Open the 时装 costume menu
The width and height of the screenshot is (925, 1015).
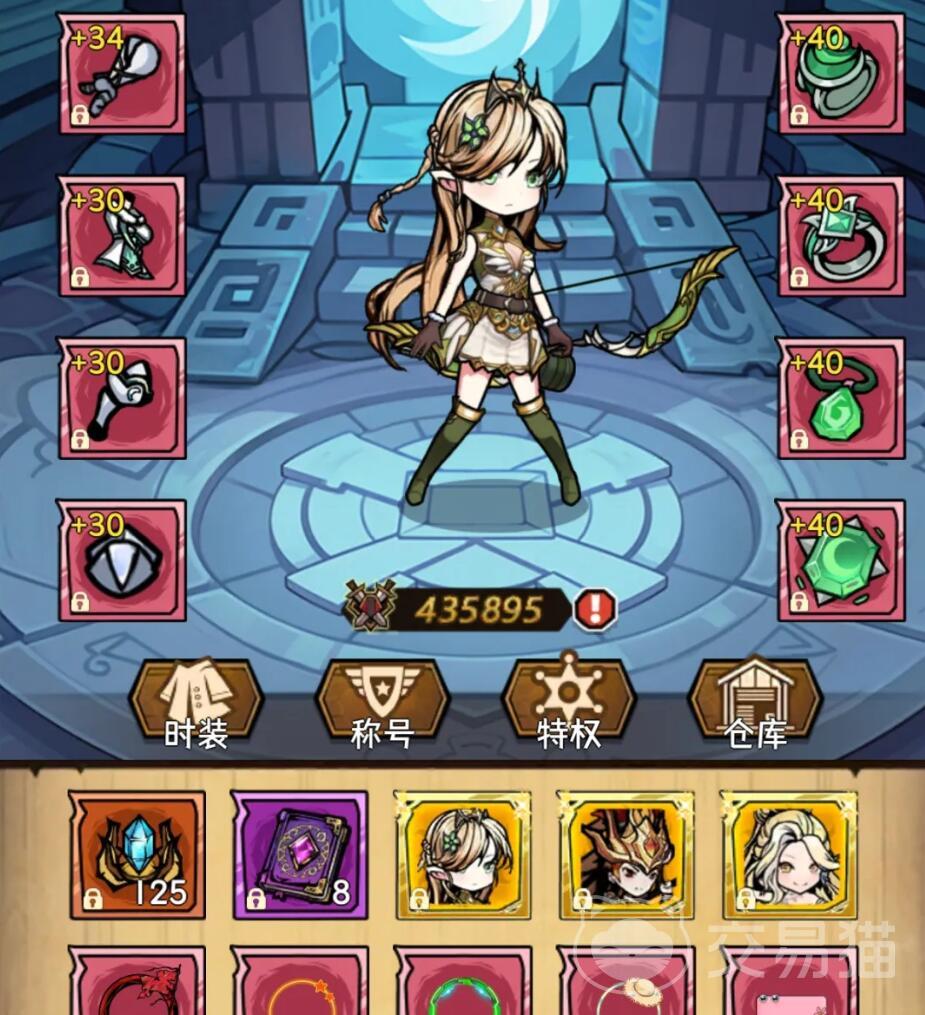[196, 703]
